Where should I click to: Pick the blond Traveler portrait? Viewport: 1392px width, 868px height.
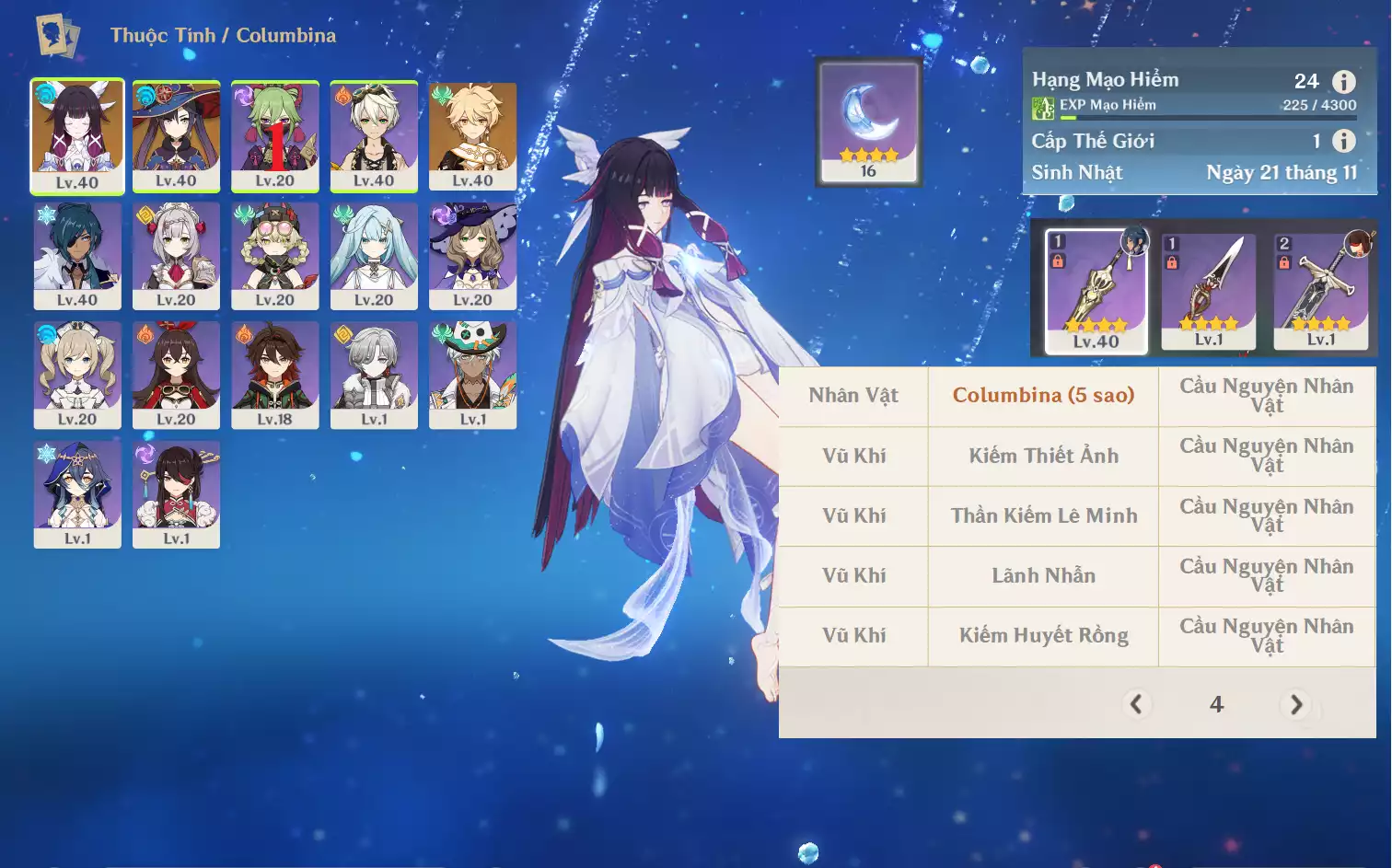[472, 135]
